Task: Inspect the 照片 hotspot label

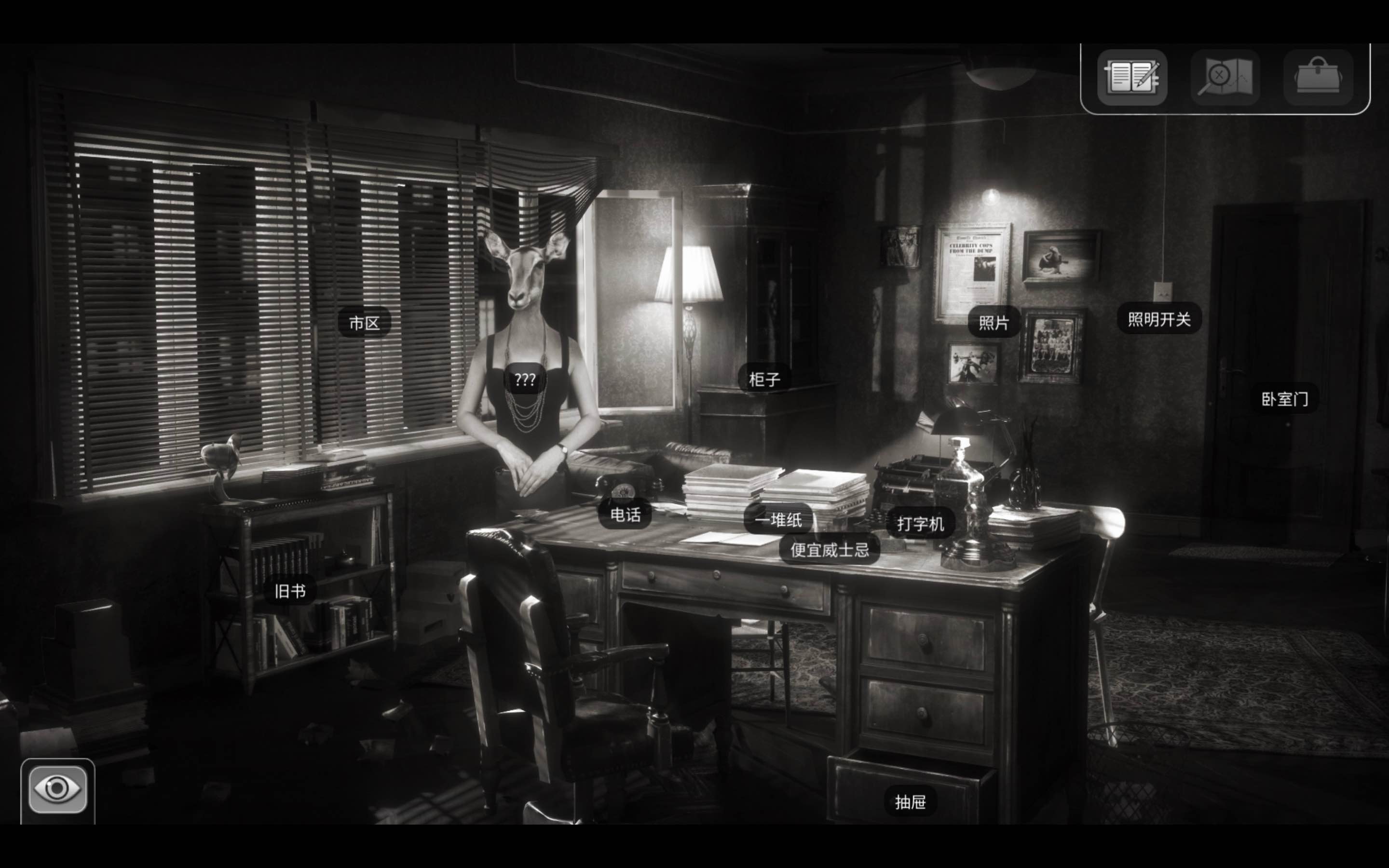Action: coord(994,323)
